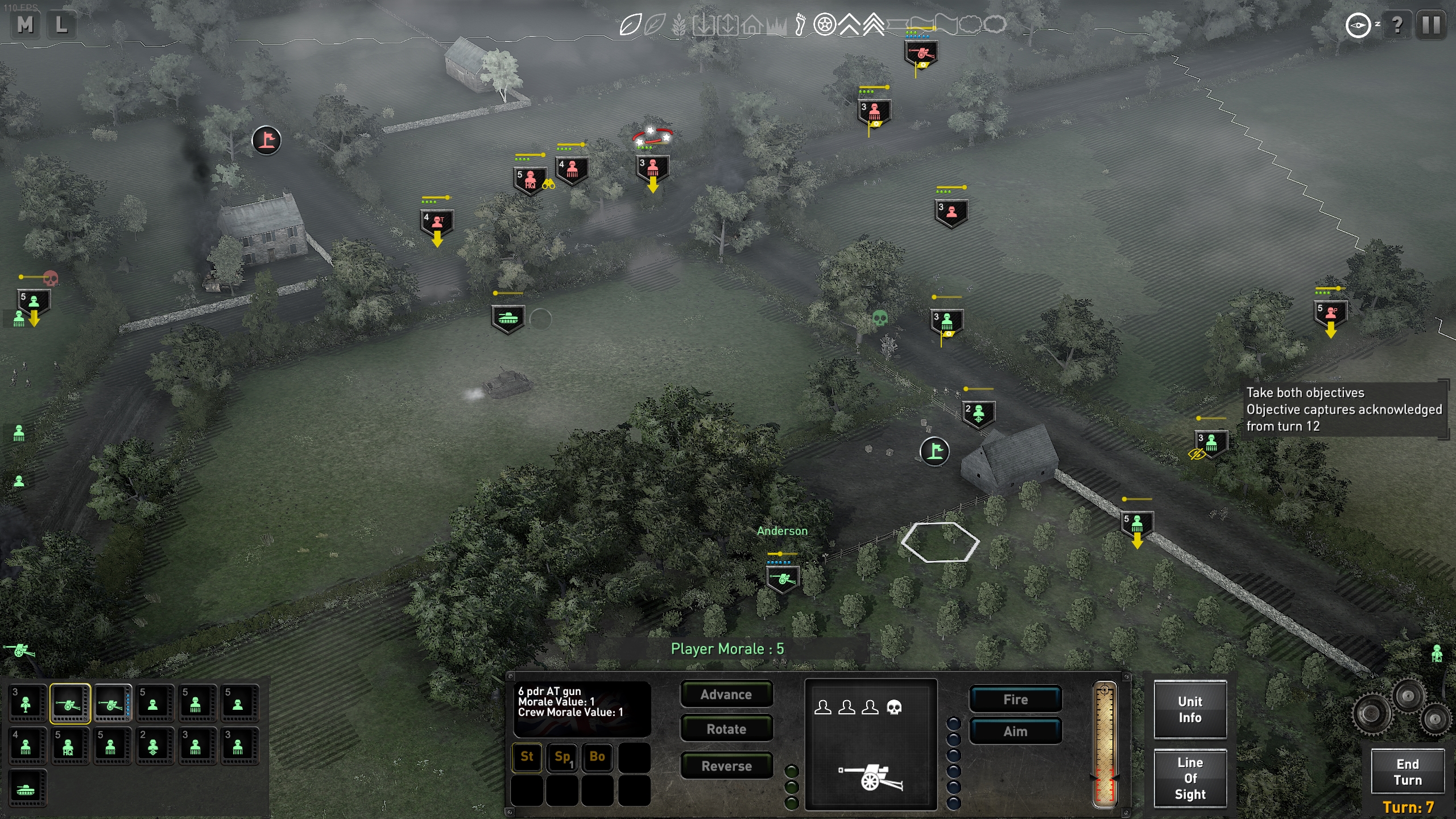Pause the game
Screen dimensions: 1456x819
[x=1431, y=24]
